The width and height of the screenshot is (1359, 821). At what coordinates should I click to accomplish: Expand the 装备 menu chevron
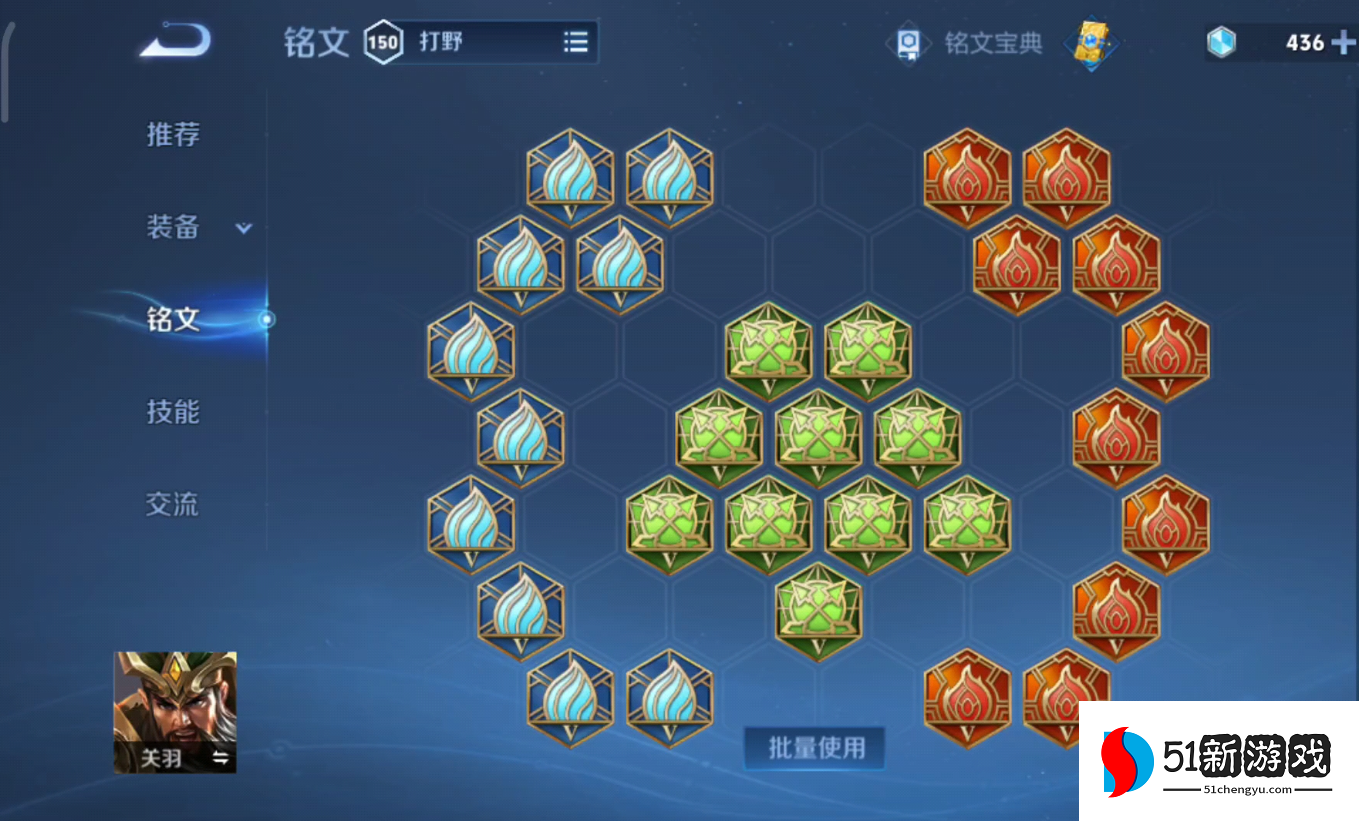pyautogui.click(x=242, y=228)
